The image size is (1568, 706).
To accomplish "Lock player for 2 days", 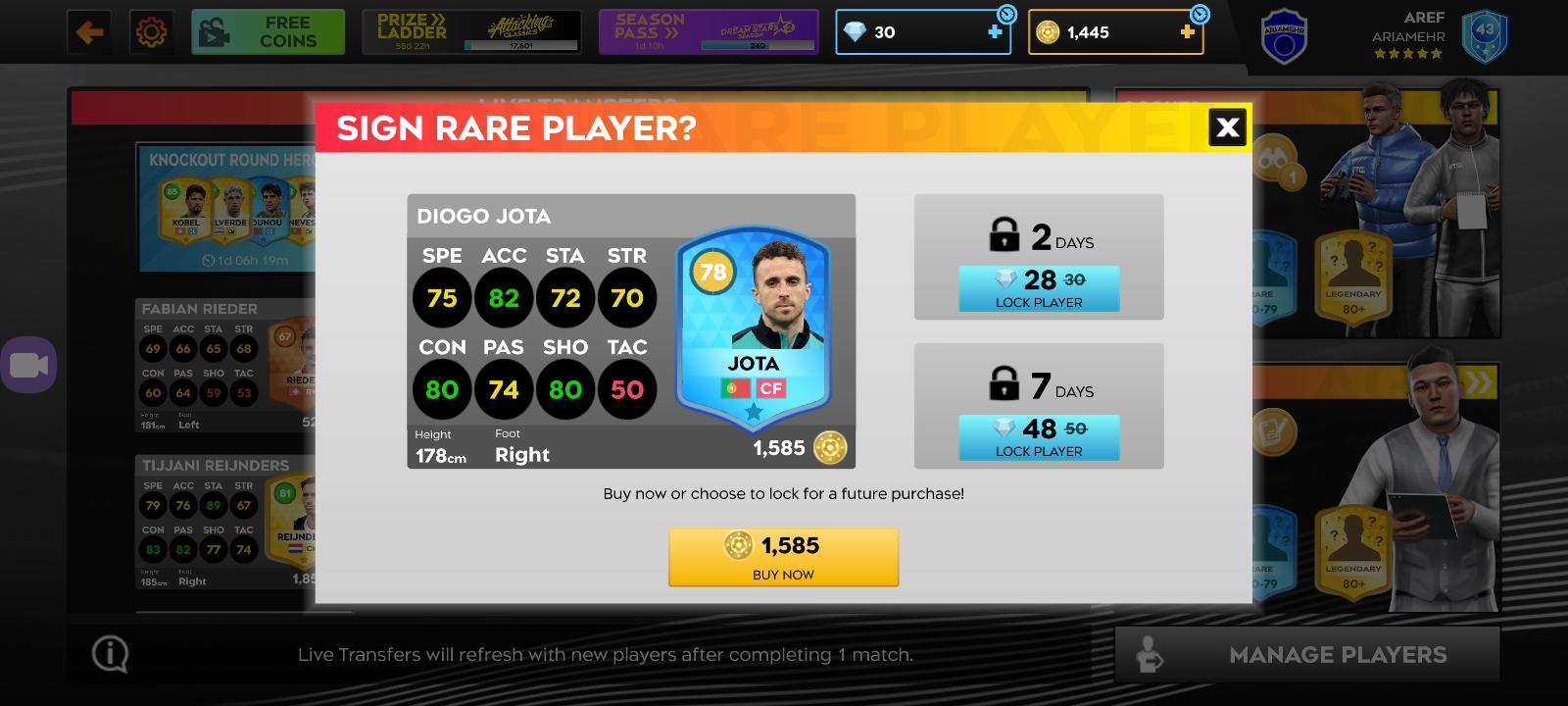I will click(1039, 289).
